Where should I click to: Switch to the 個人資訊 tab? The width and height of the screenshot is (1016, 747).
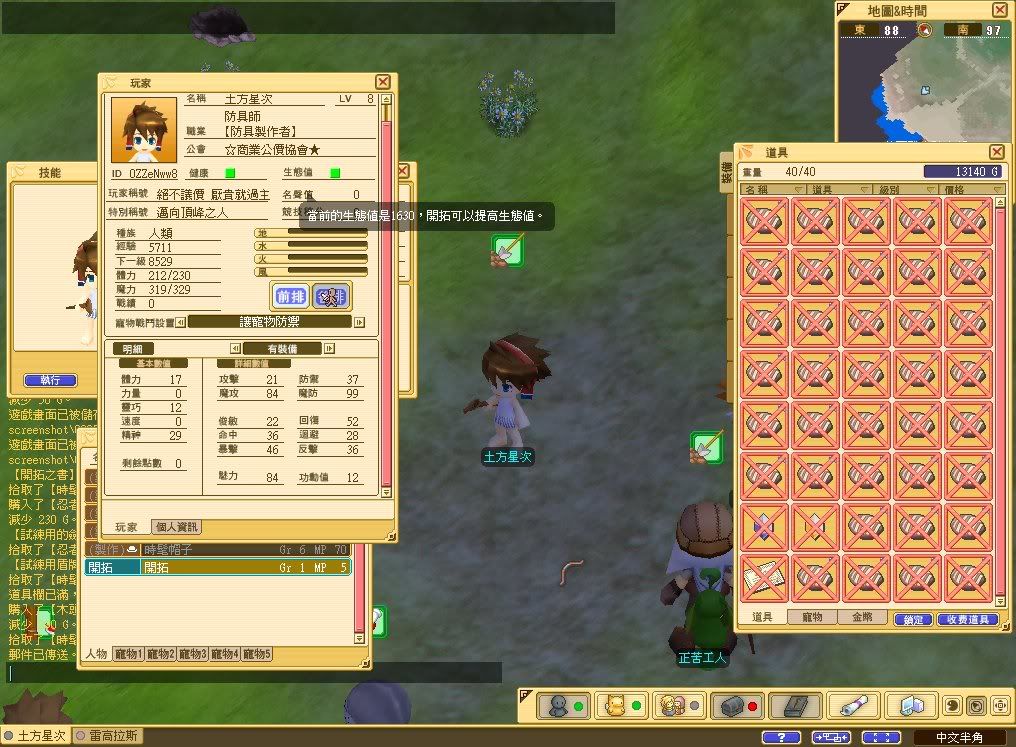[x=176, y=527]
